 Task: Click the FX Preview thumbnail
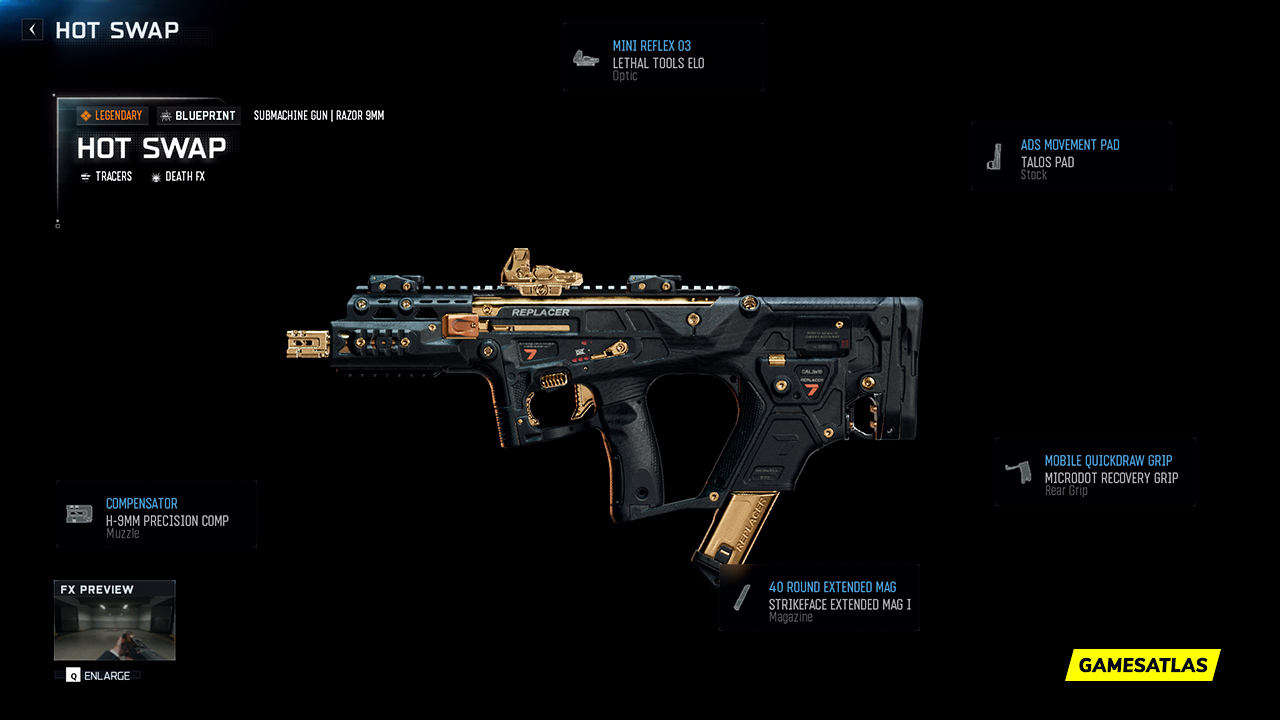pos(114,620)
